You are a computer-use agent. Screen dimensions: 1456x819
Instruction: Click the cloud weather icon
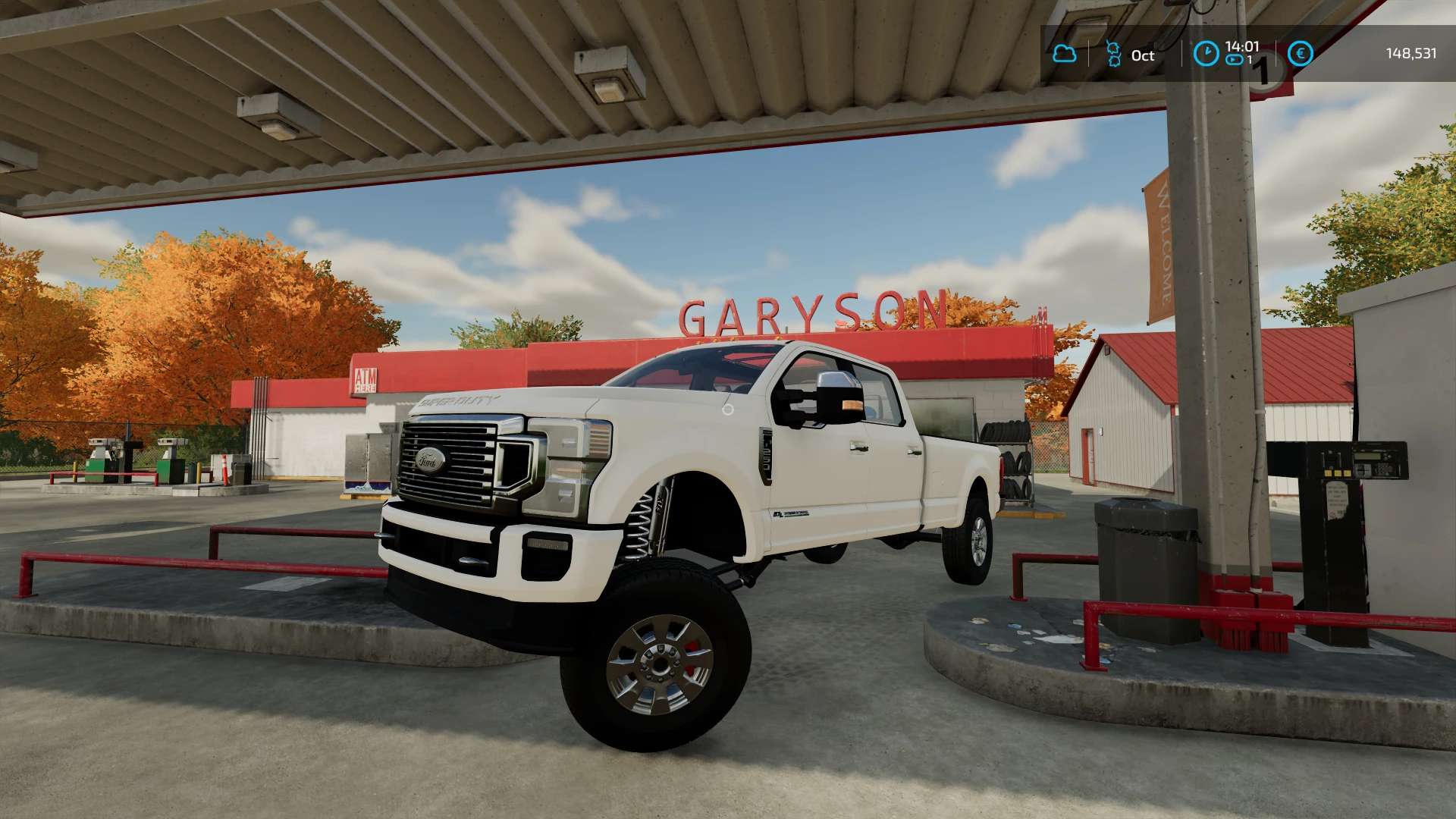(x=1065, y=54)
